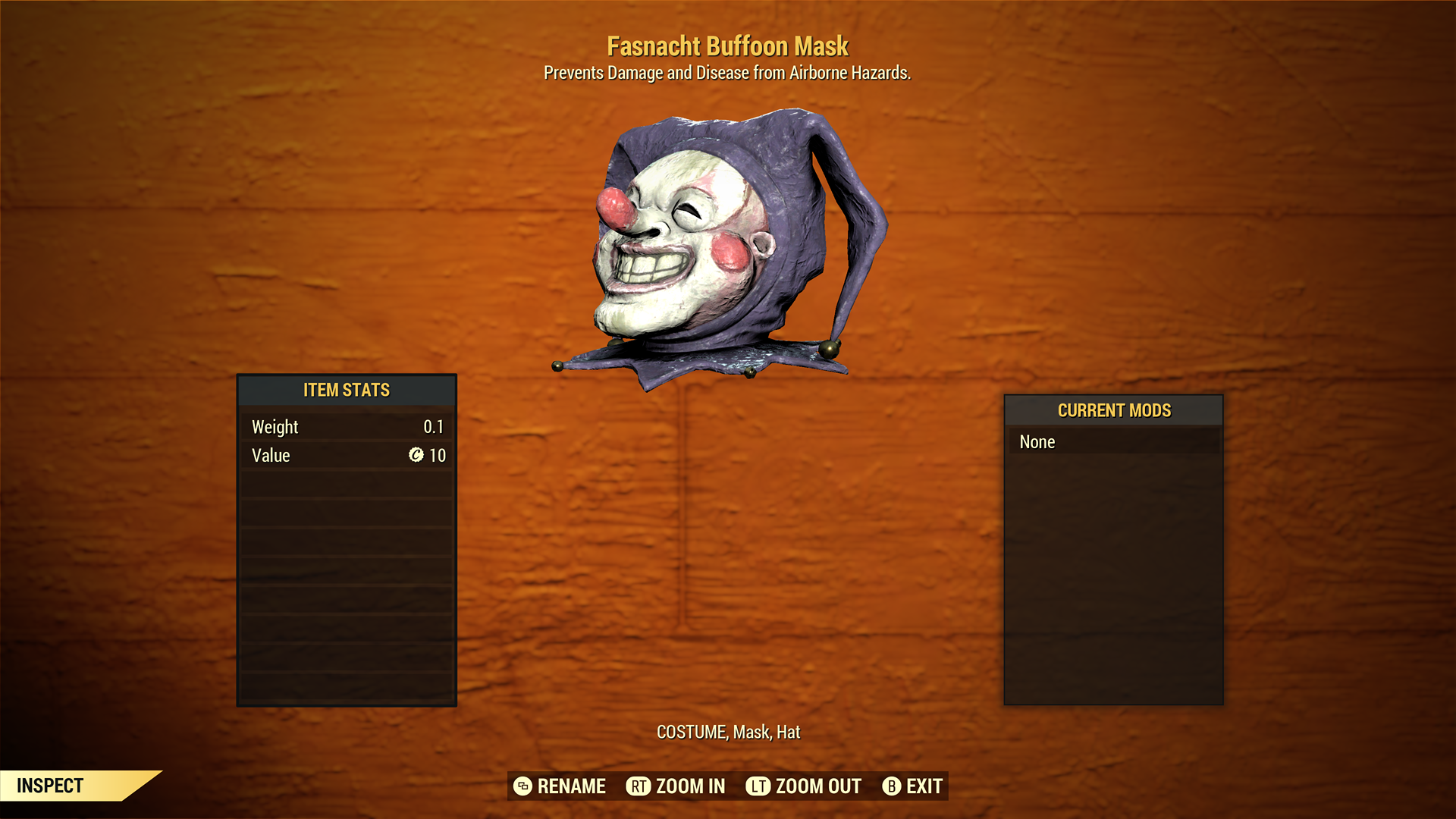
Task: Click the touchpad glyph beside Rename
Action: [x=522, y=786]
